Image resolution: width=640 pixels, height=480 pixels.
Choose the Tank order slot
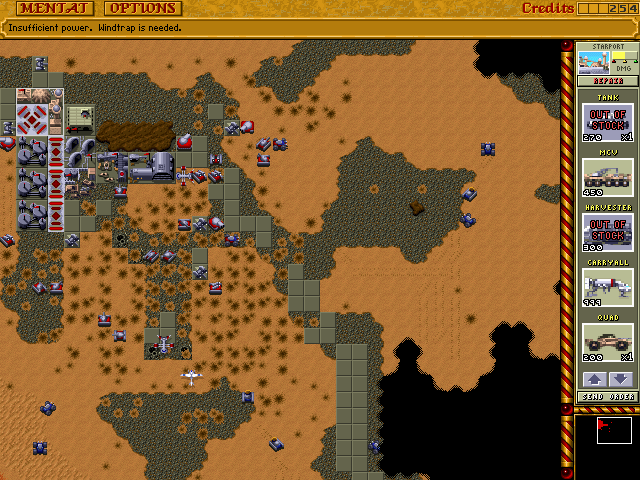(x=608, y=123)
